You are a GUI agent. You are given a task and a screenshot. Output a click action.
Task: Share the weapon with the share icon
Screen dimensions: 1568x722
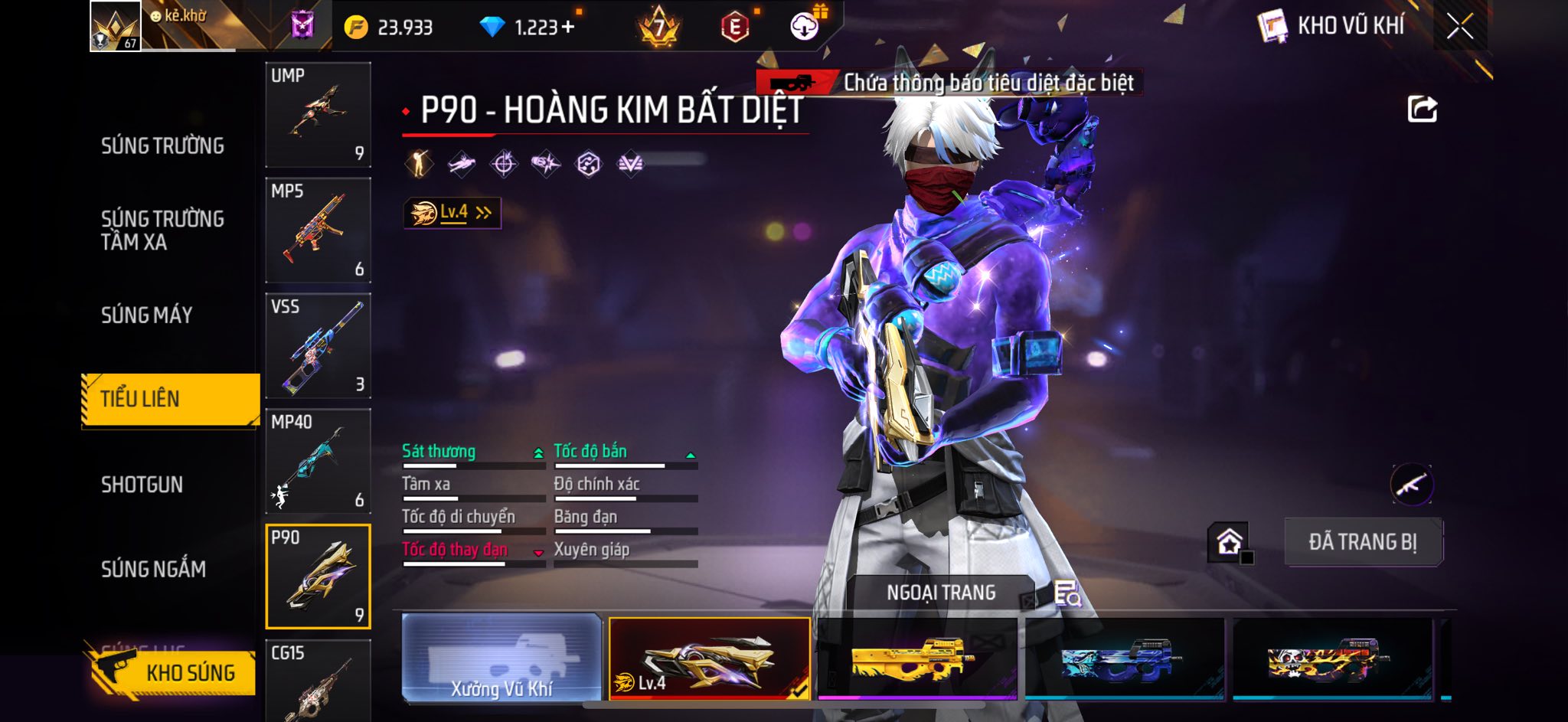tap(1422, 109)
